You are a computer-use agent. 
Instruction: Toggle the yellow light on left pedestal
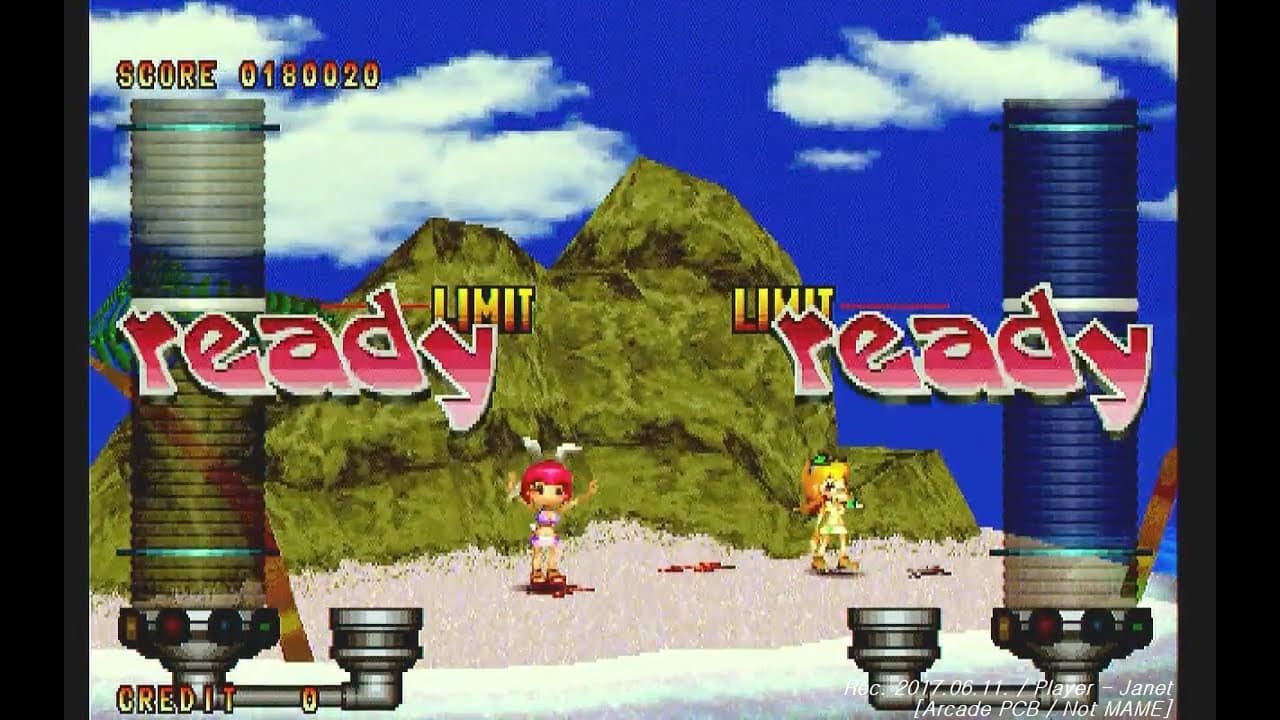click(x=130, y=626)
